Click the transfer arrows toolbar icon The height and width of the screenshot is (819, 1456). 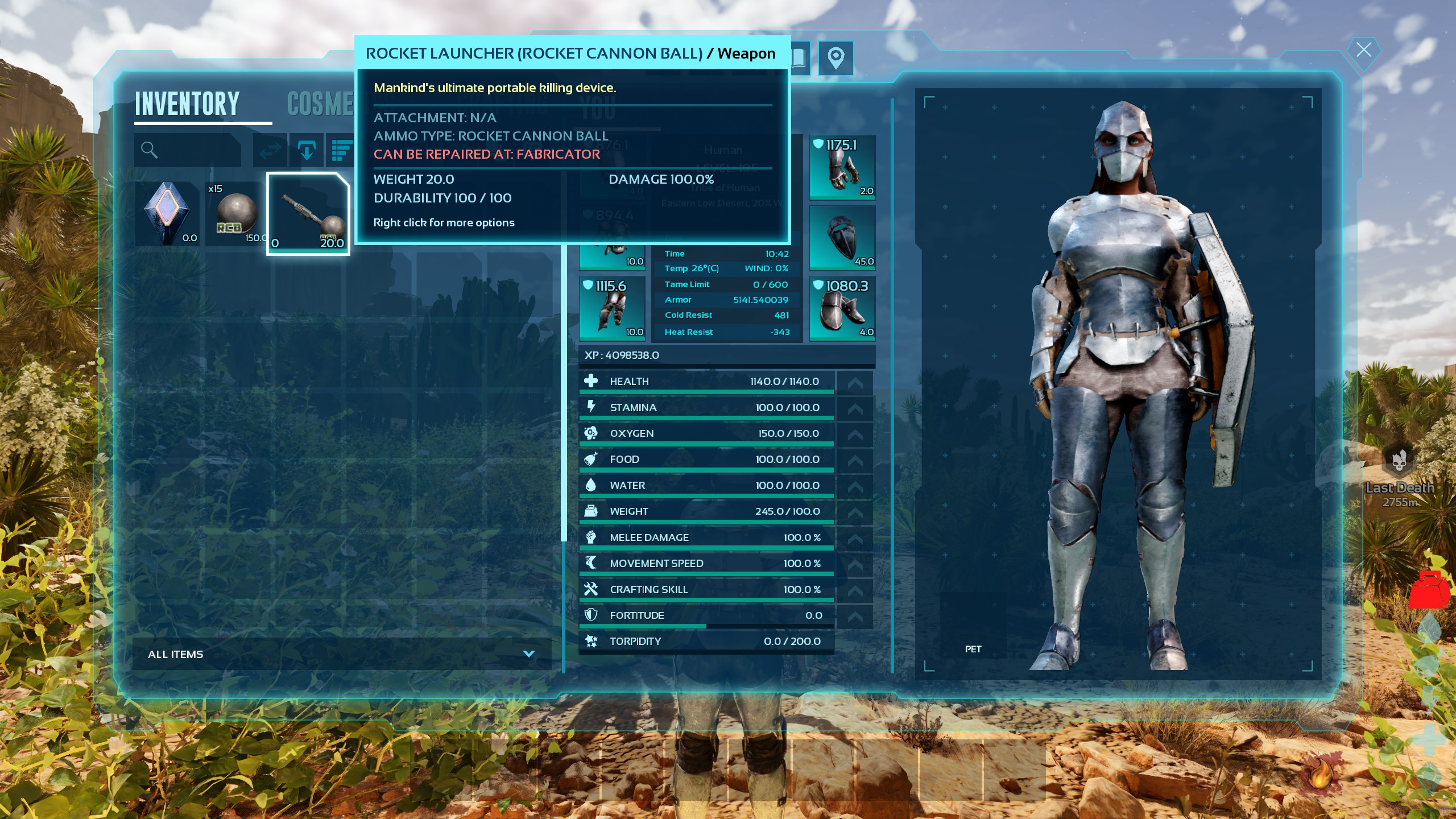coord(270,150)
